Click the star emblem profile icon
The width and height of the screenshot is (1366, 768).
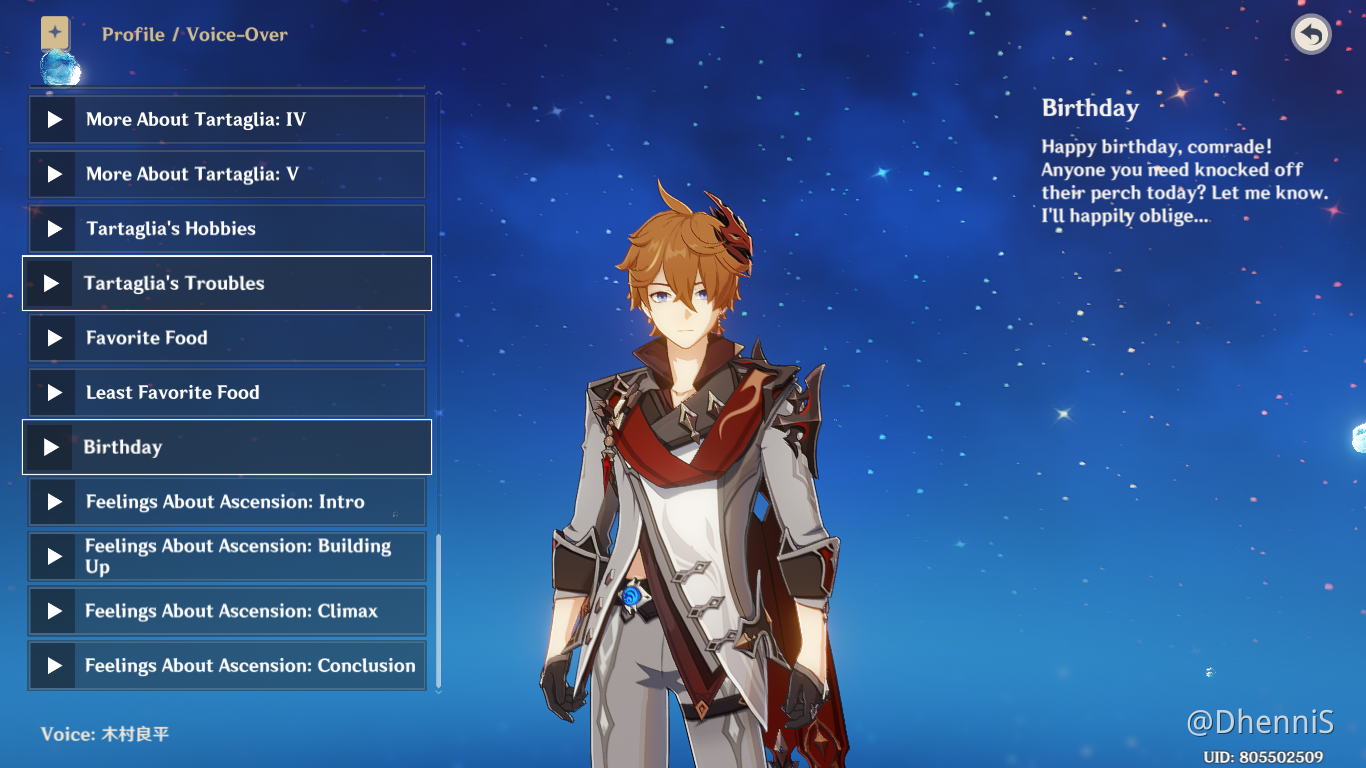[x=55, y=33]
